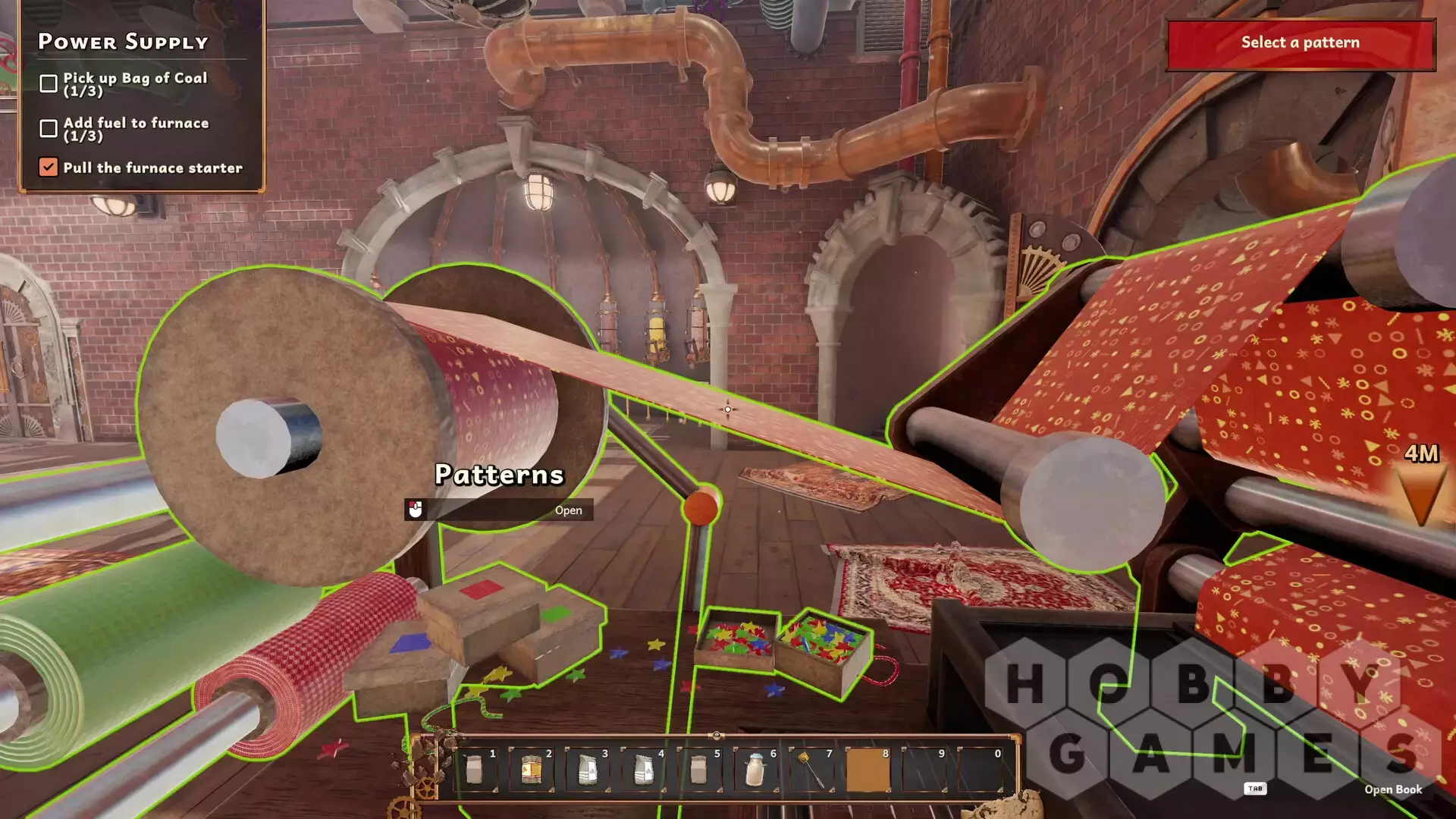Click the highlighted orange hotbar slot 8
This screenshot has width=1456, height=819.
tap(868, 770)
